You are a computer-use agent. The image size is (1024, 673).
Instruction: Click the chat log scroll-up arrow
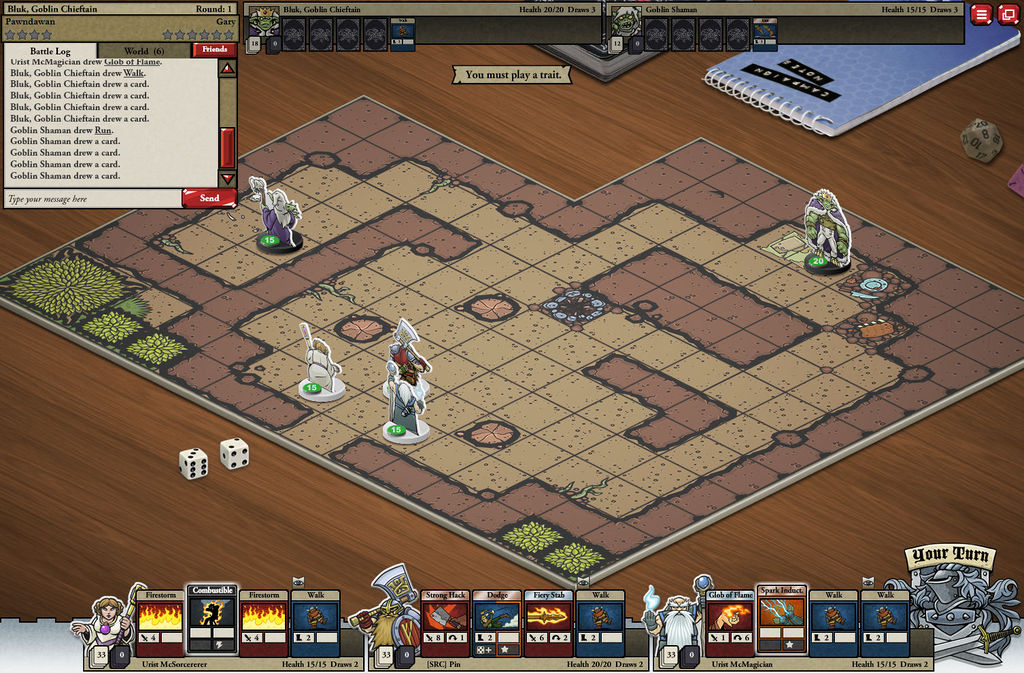[227, 70]
